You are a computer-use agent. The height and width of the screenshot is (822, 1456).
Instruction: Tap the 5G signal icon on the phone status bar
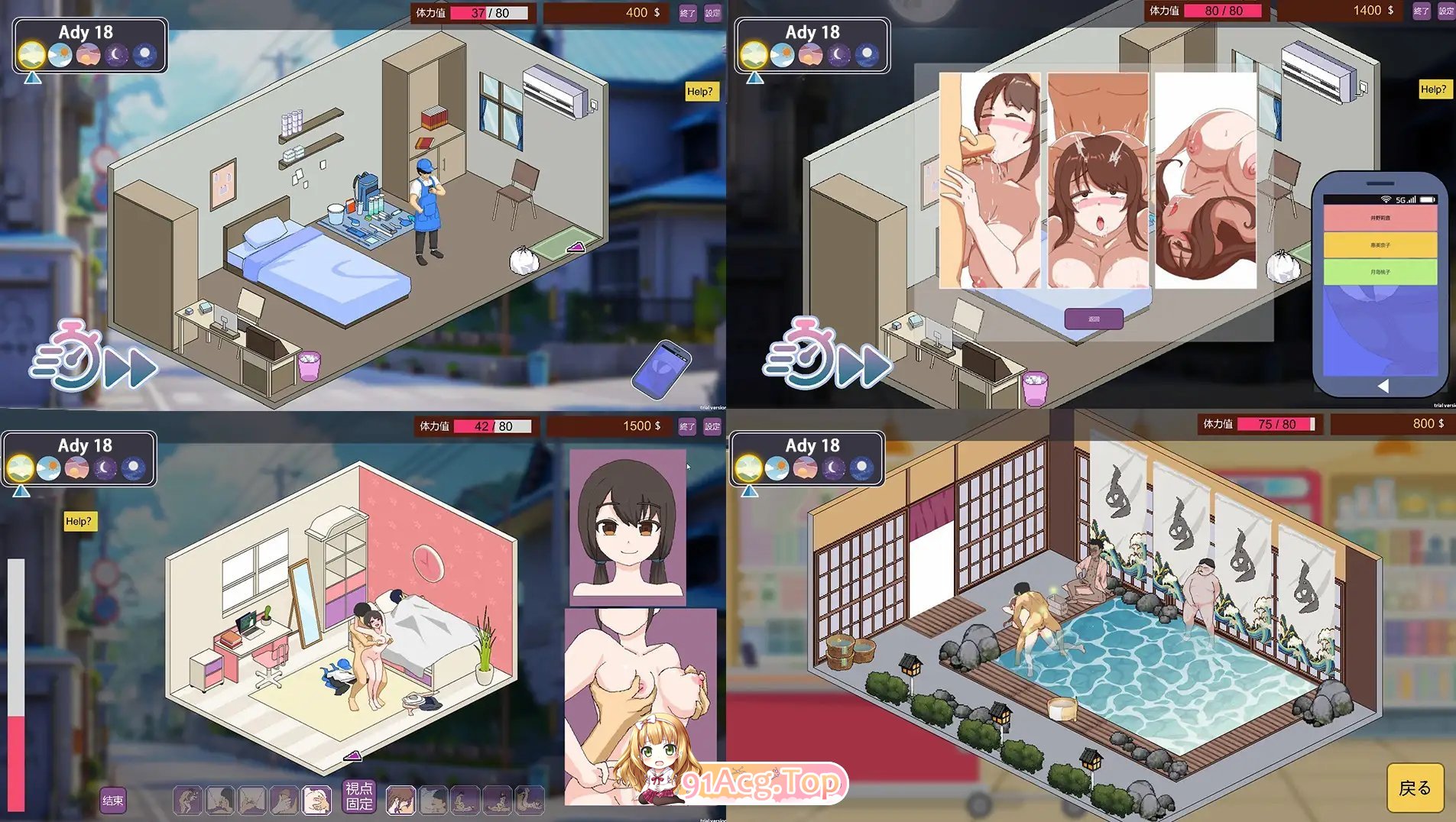click(1400, 201)
